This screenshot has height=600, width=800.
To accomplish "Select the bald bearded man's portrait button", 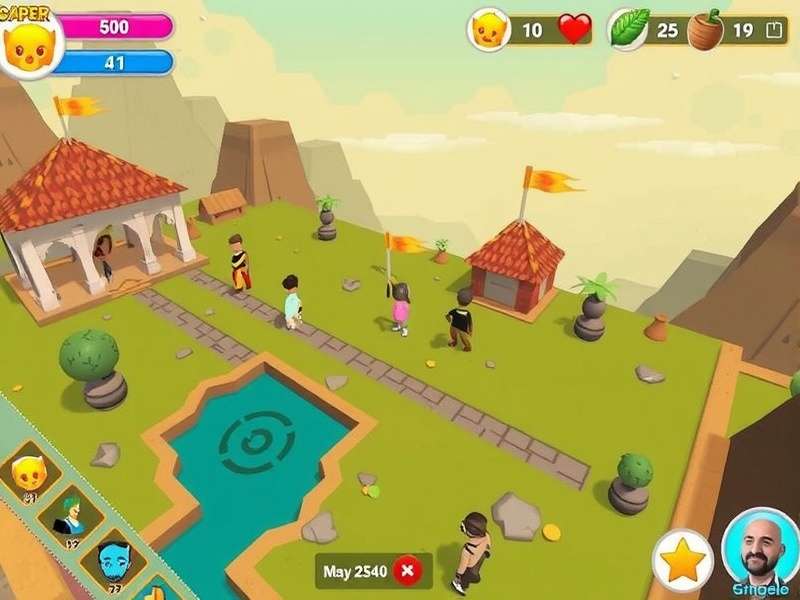I will tap(760, 549).
